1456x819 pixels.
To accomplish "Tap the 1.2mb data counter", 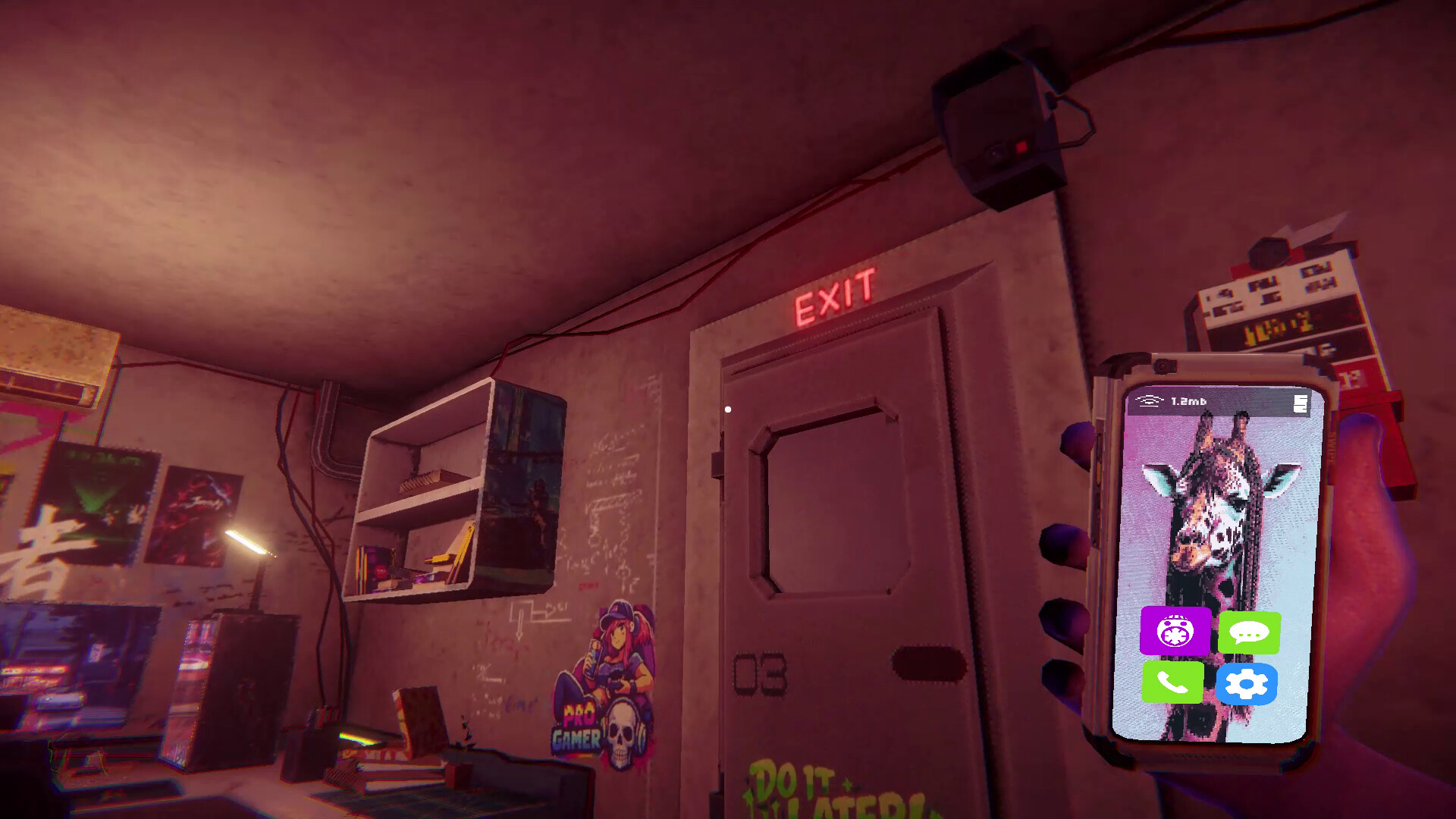I will (x=1188, y=400).
